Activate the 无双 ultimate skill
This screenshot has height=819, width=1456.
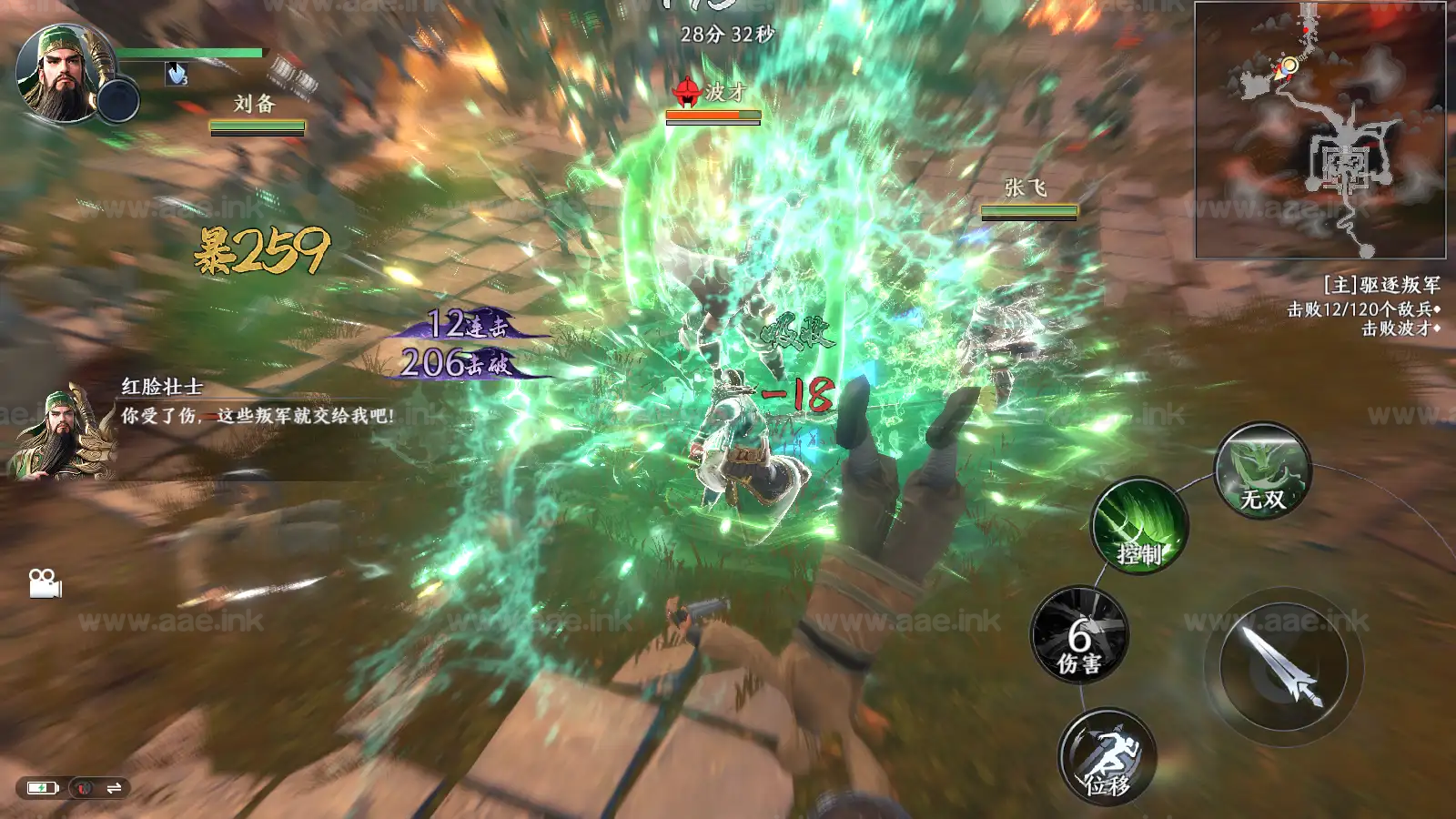pyautogui.click(x=1263, y=470)
